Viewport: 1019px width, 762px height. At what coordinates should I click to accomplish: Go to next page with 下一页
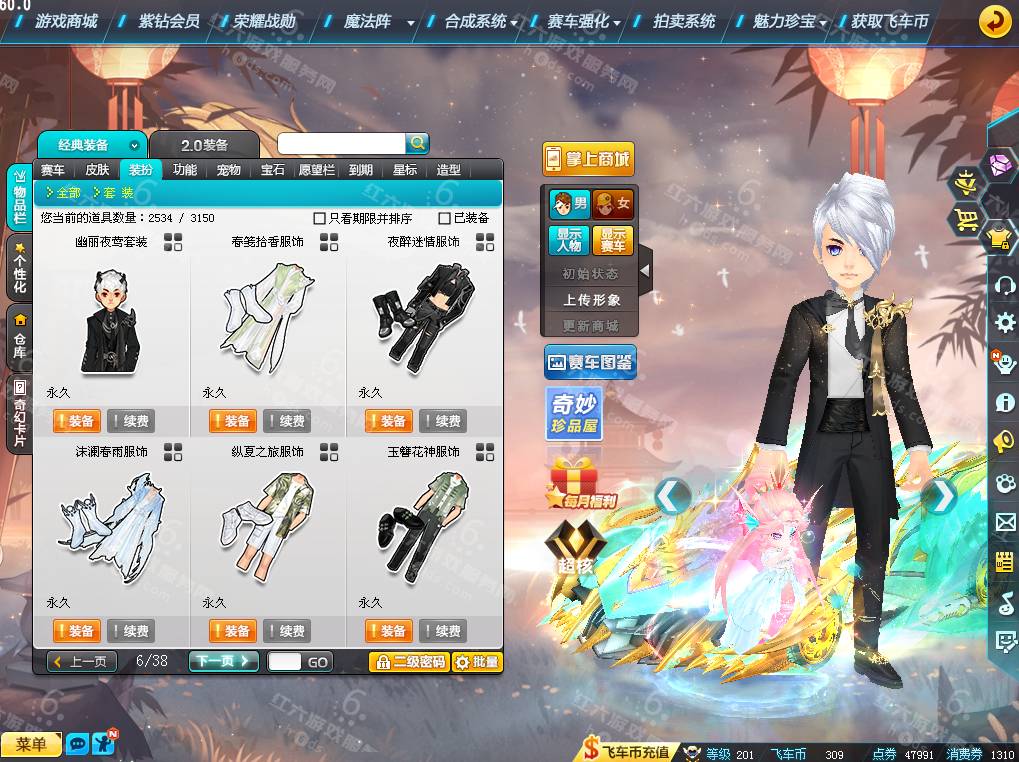coord(223,661)
